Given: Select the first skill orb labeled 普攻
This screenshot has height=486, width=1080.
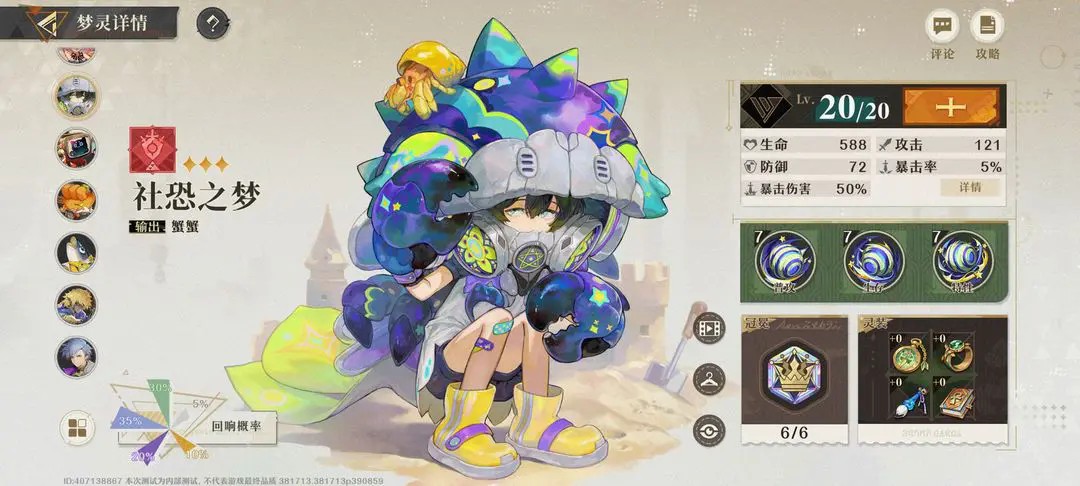Looking at the screenshot, I should [x=785, y=260].
